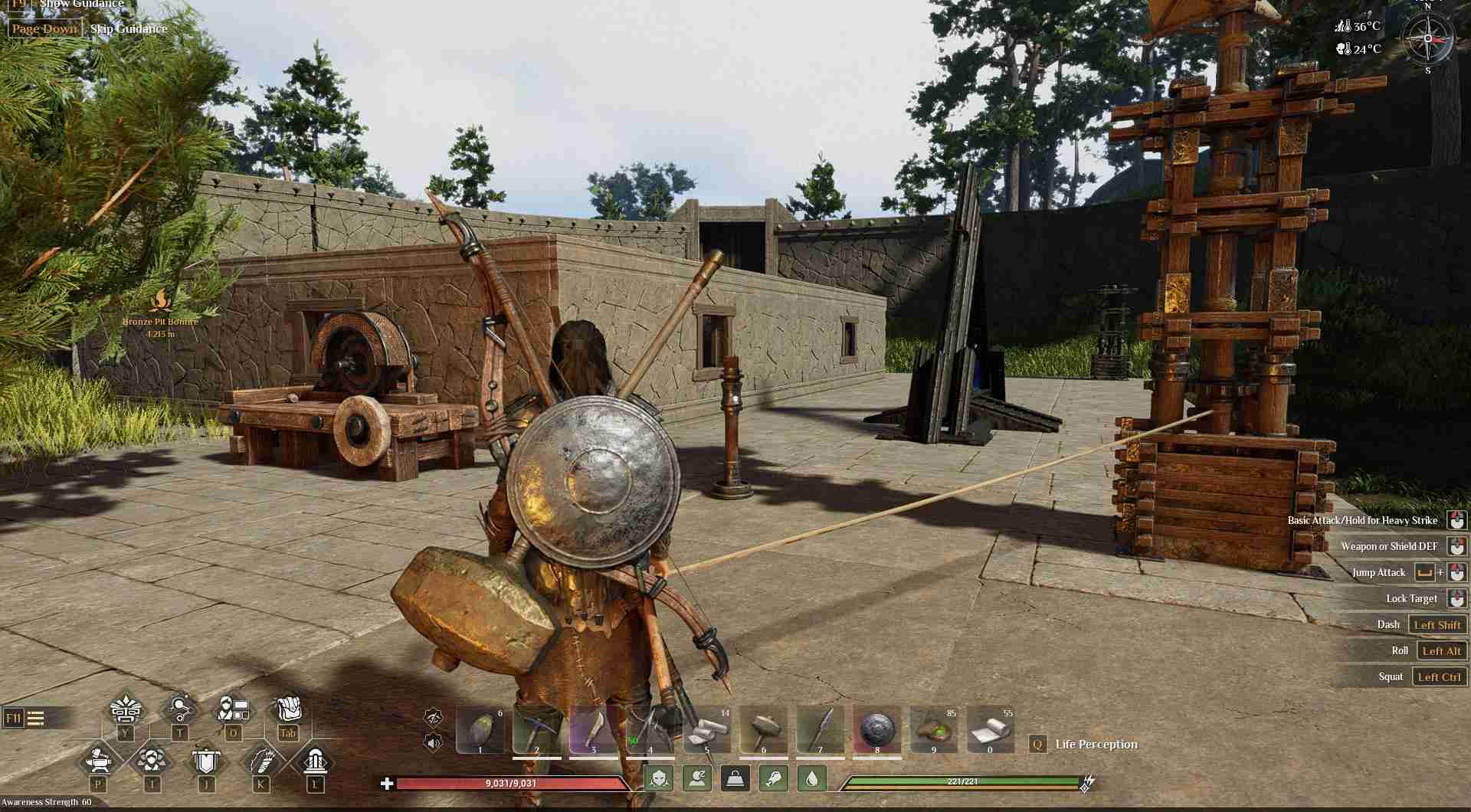
Task: Open the clan members group icon
Action: 152,761
